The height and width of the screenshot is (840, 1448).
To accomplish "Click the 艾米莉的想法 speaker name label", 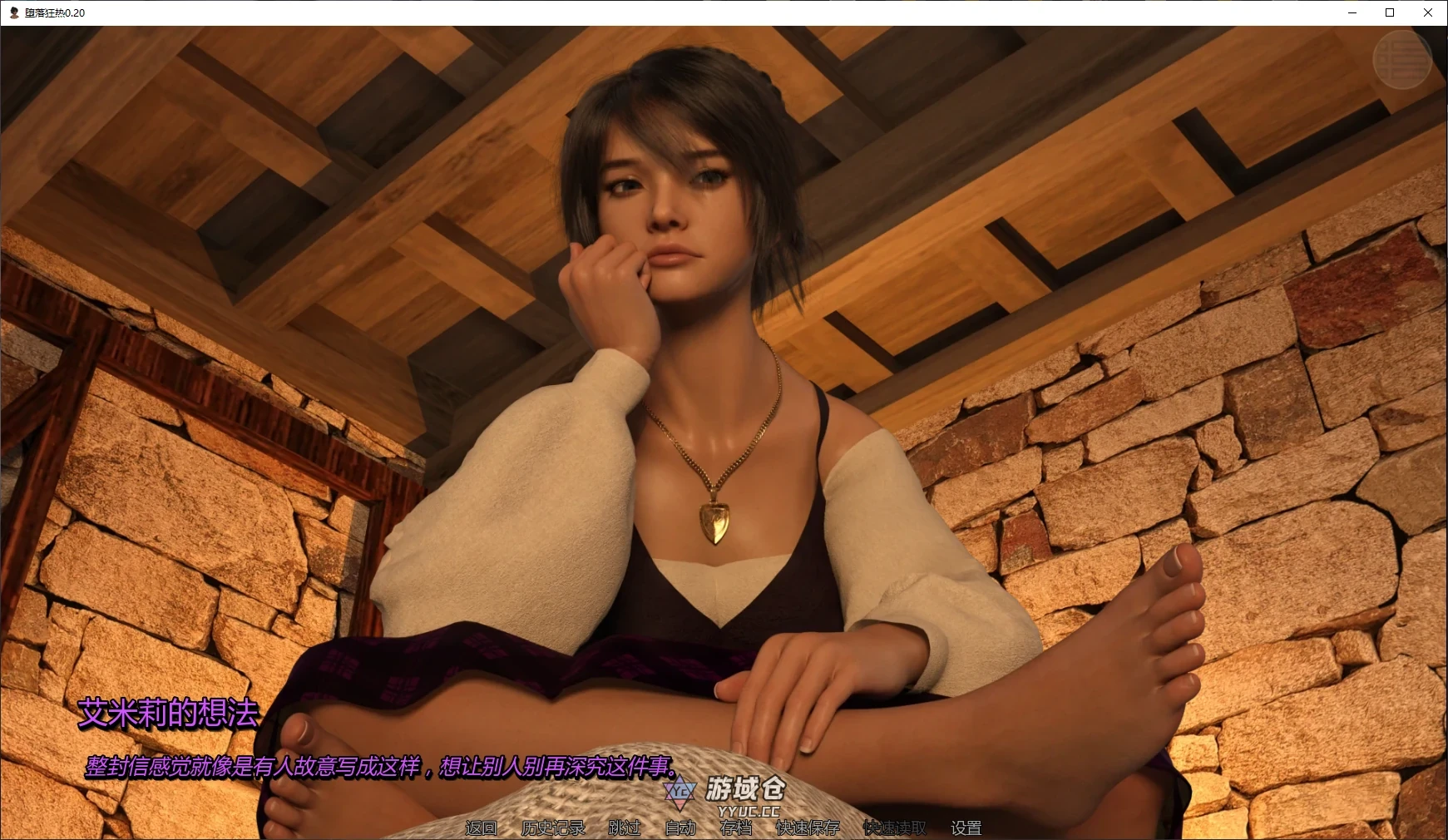I will [x=167, y=714].
